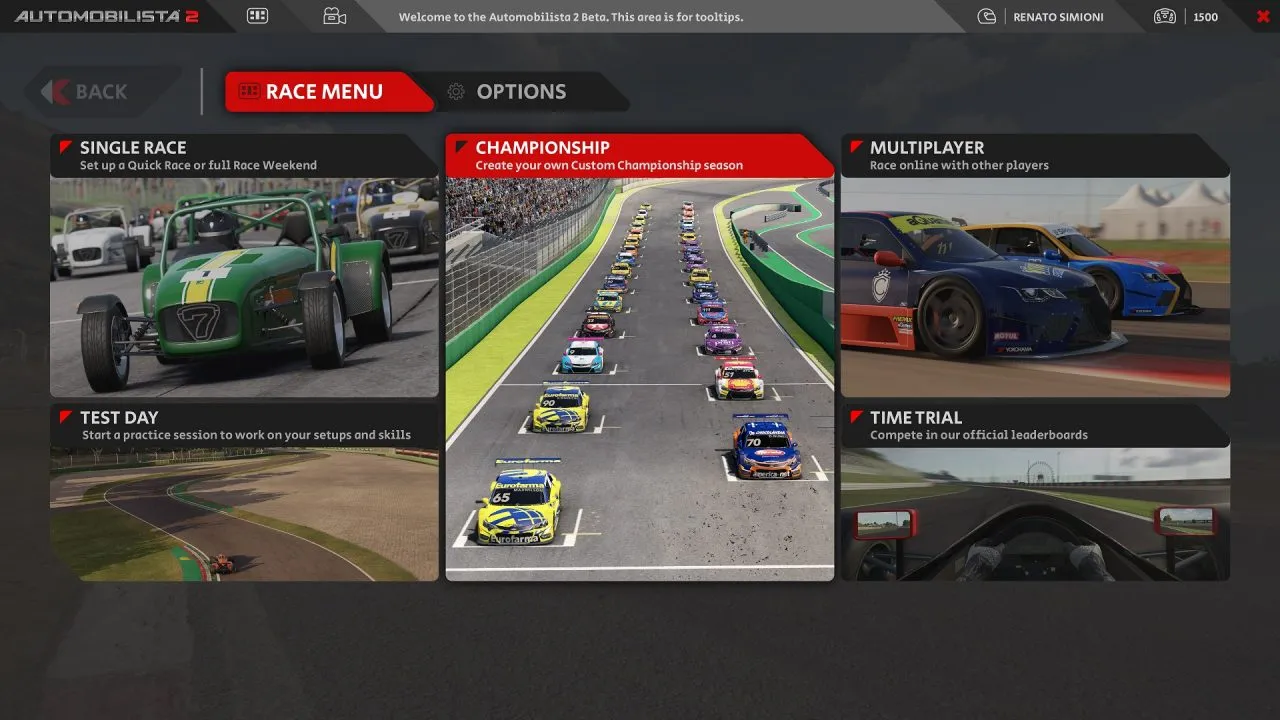The height and width of the screenshot is (720, 1280).
Task: Enter the Time Trial mode
Action: click(1035, 492)
